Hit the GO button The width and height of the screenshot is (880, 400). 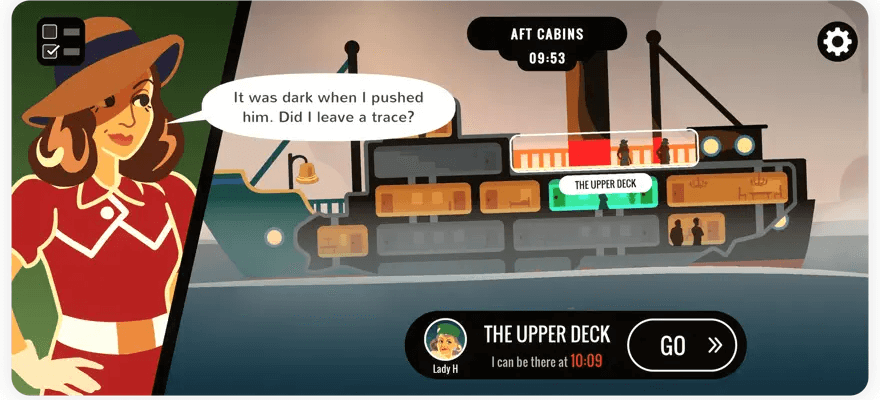tap(682, 345)
